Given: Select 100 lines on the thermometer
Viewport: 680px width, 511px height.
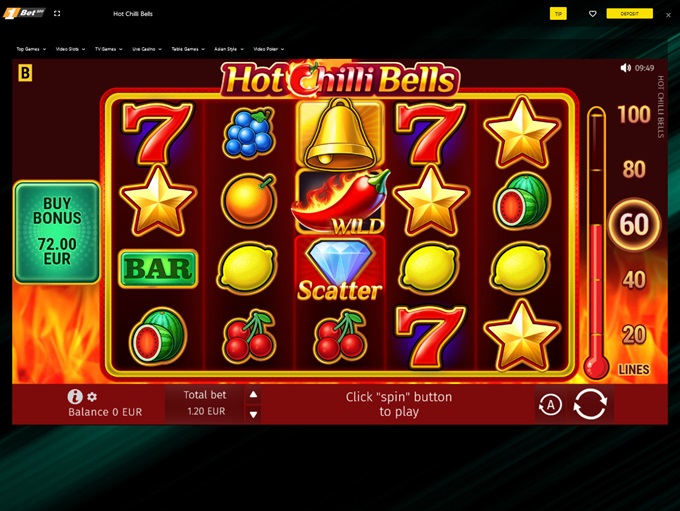Looking at the screenshot, I should (634, 115).
